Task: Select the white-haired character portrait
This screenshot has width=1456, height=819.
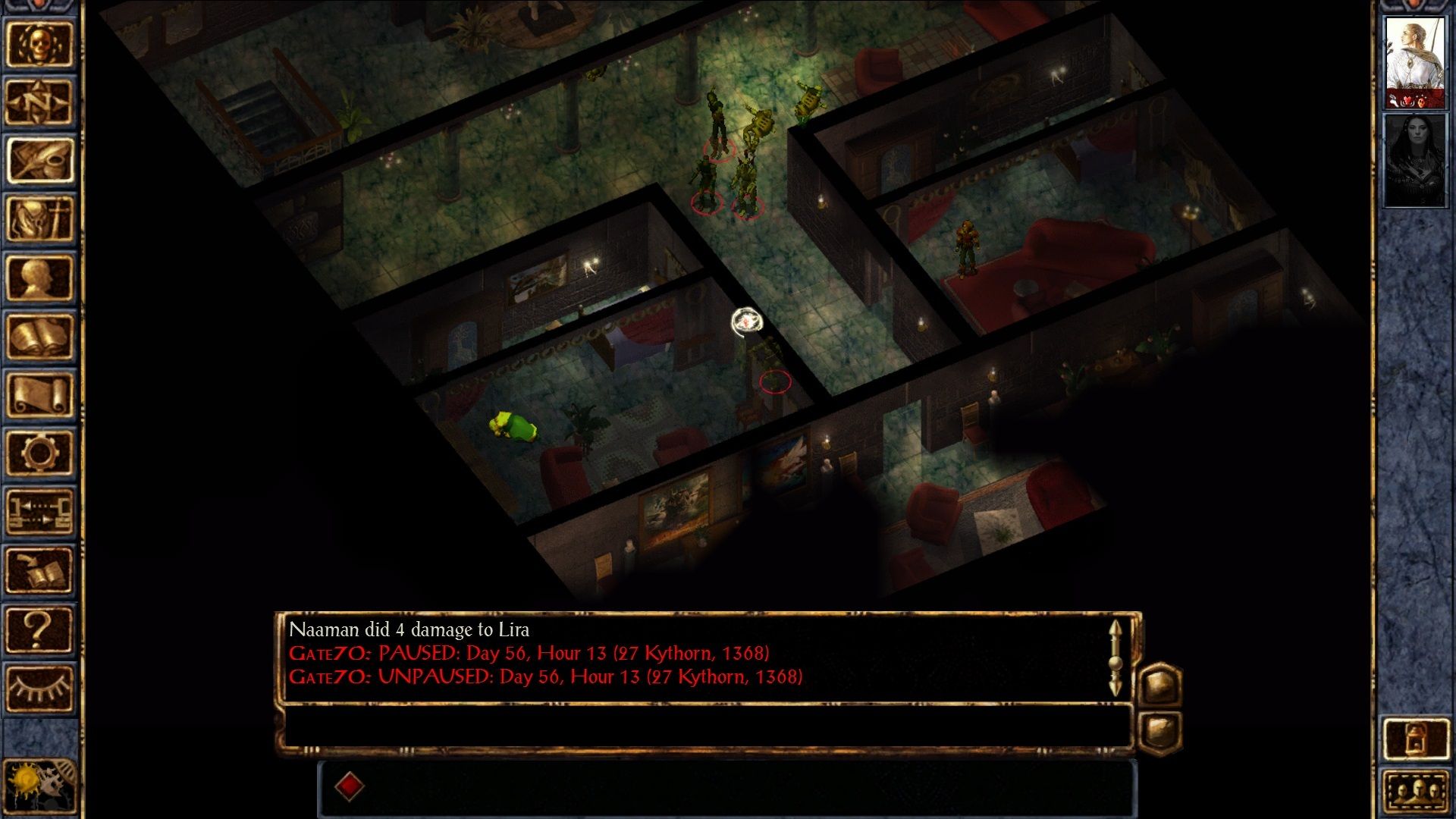Action: pyautogui.click(x=1414, y=62)
